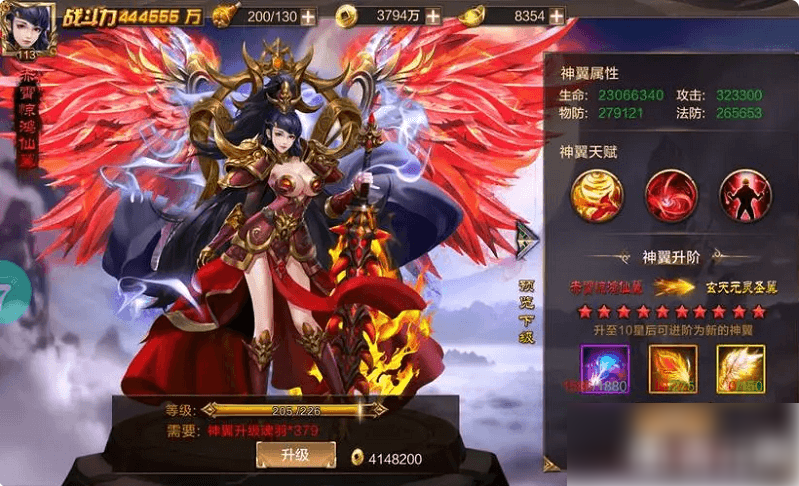The height and width of the screenshot is (486, 799).
Task: Select the orange feather material slot
Action: pos(673,369)
